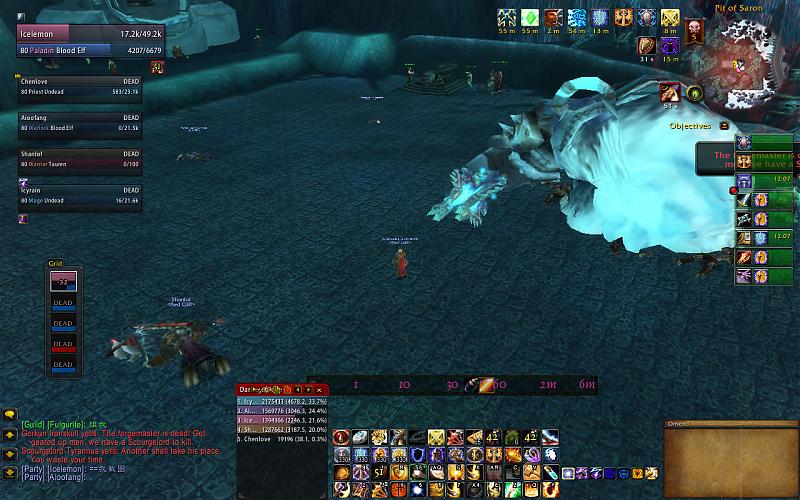Click the purple debuff icon showing 15 m
This screenshot has width=800, height=500.
670,45
